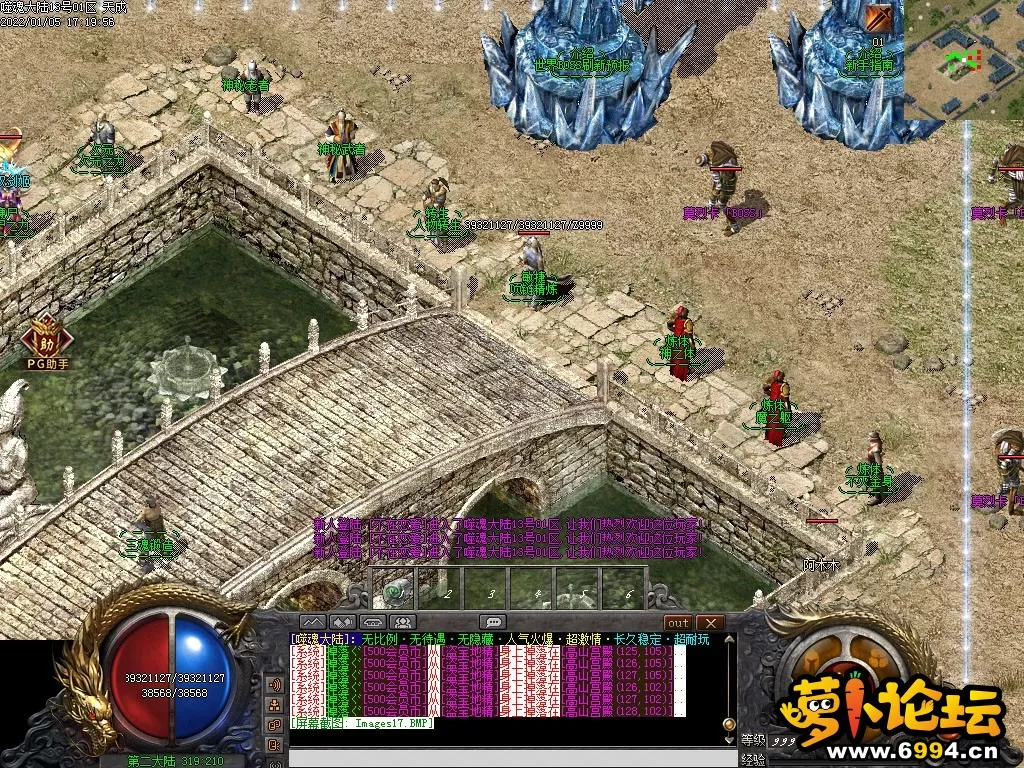The height and width of the screenshot is (768, 1024).
Task: Click the hierarchy tree icon beside chat
Action: (x=275, y=704)
